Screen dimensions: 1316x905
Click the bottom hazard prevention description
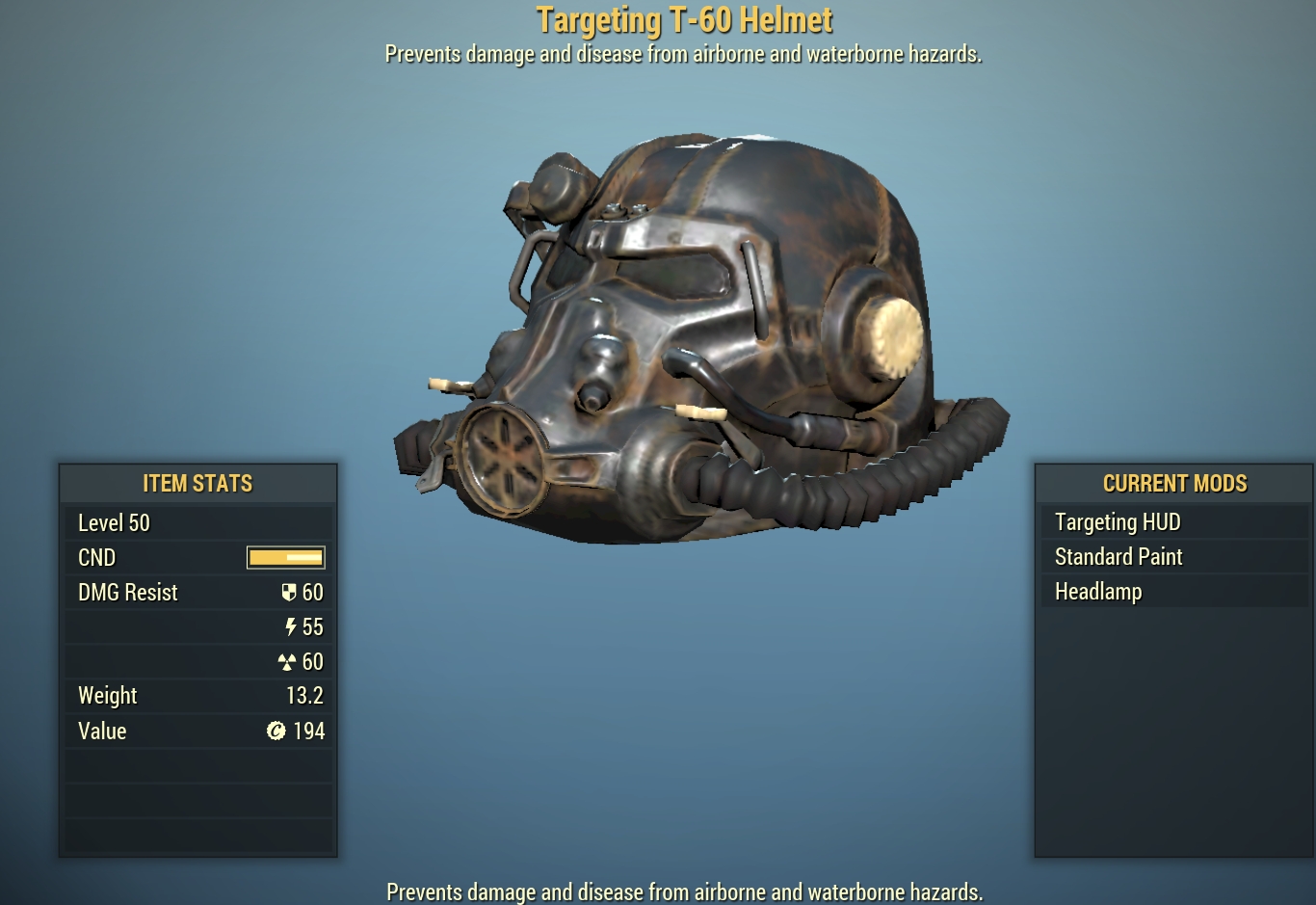click(x=684, y=892)
